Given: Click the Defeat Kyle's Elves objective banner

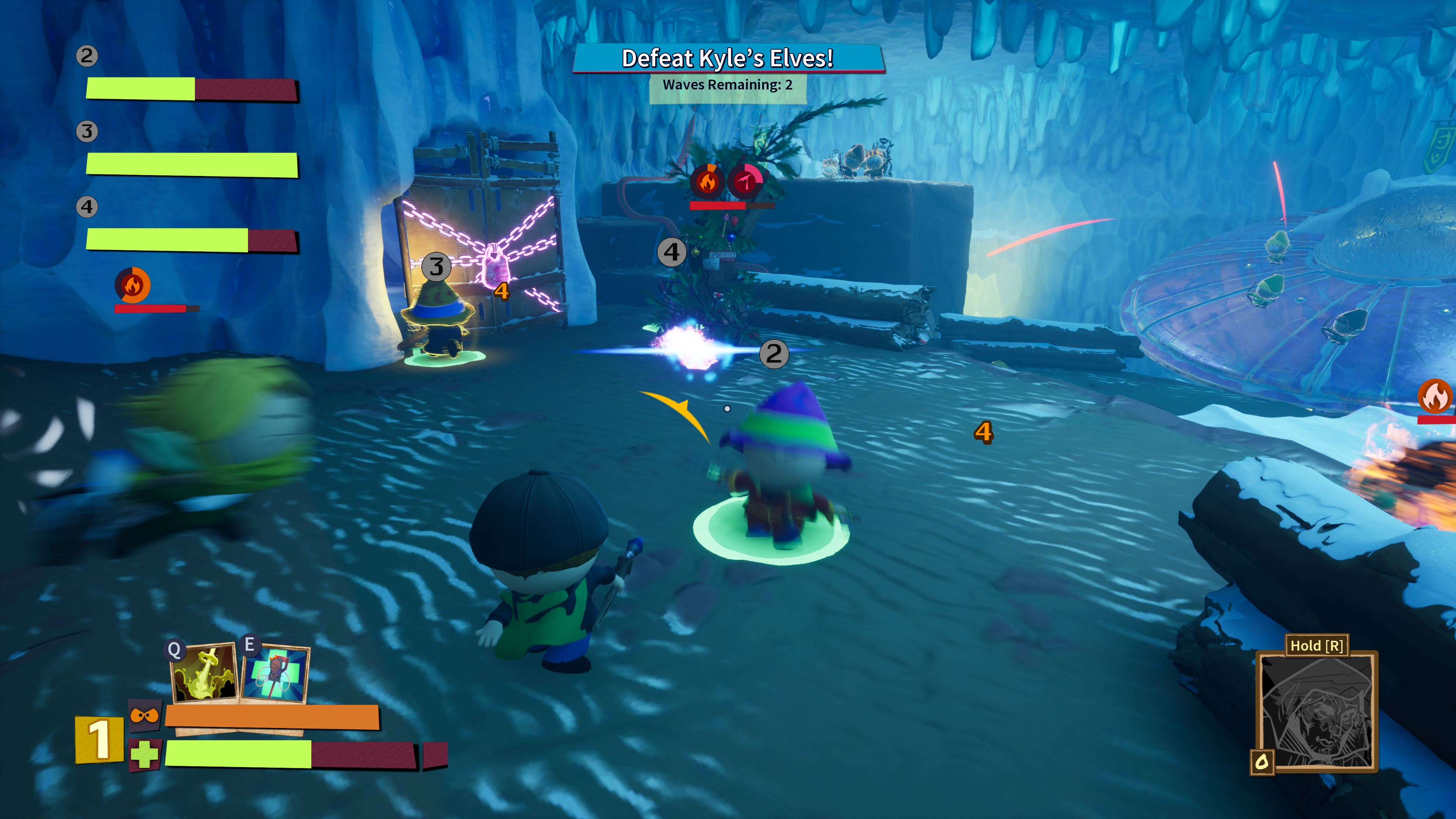Looking at the screenshot, I should tap(728, 59).
